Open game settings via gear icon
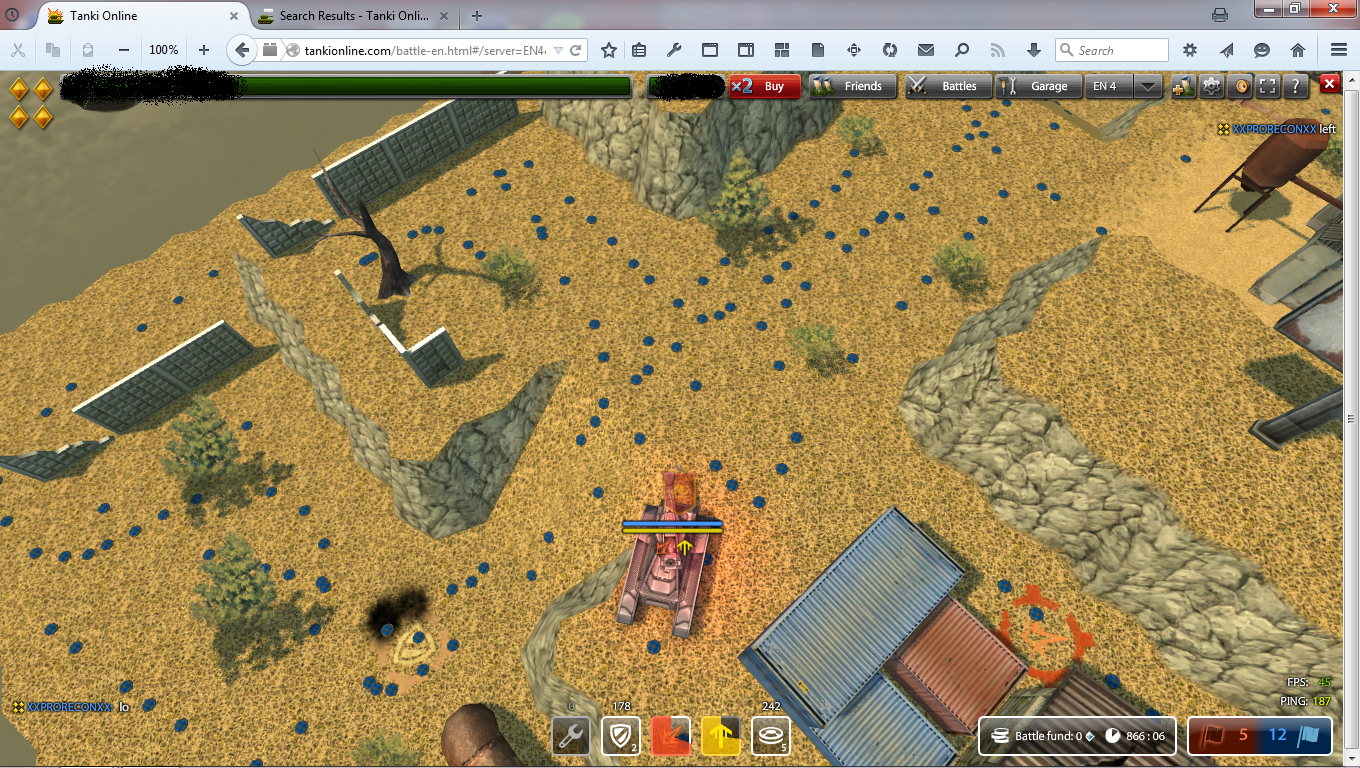The image size is (1360, 768). pos(1212,86)
